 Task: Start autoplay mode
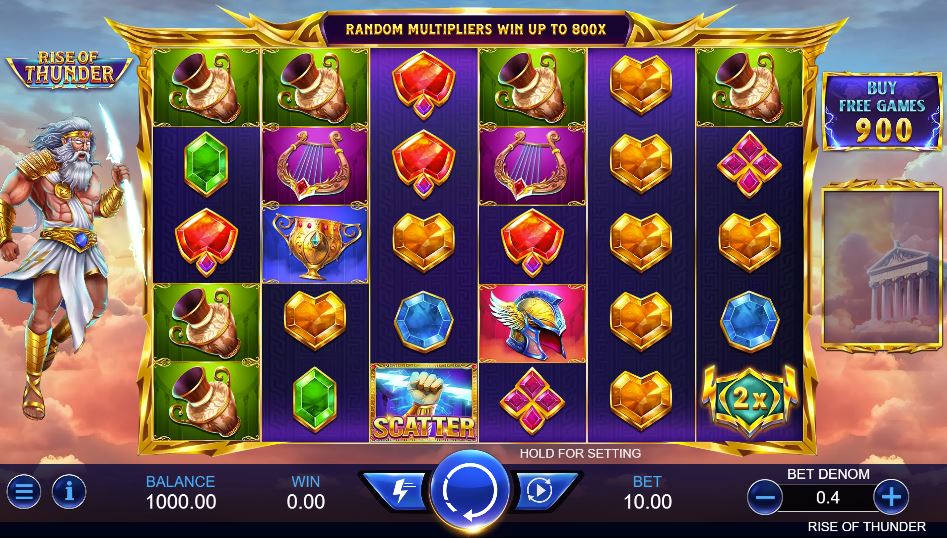(540, 491)
